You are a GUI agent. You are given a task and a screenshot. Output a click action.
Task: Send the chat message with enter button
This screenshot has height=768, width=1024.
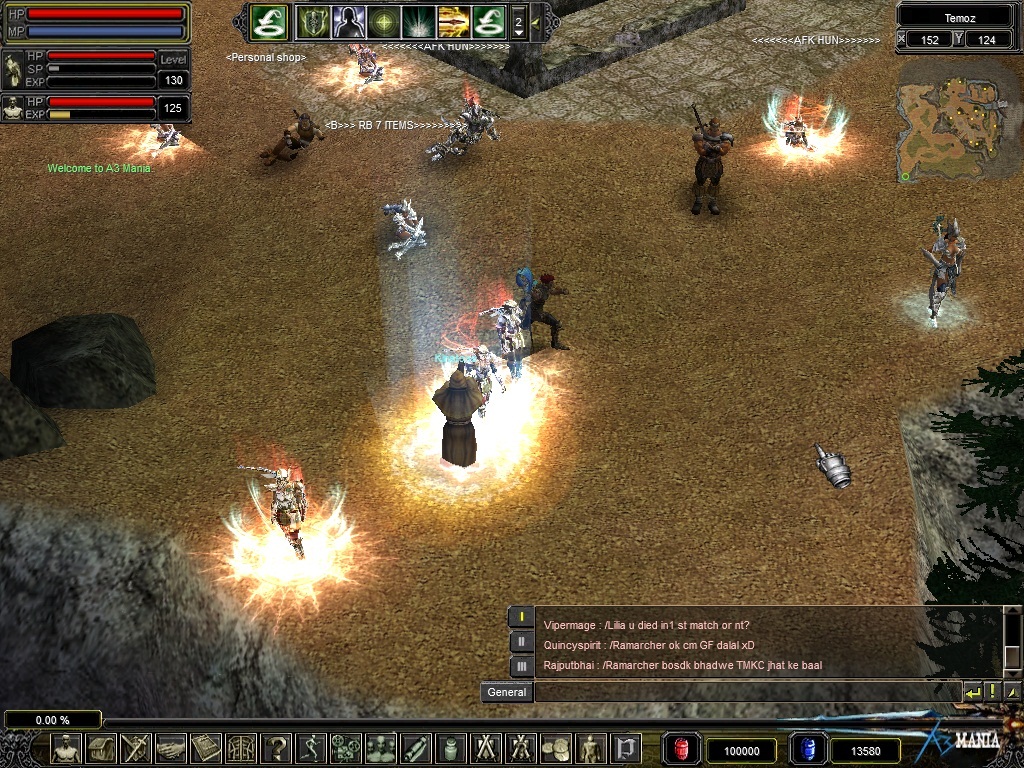[972, 692]
